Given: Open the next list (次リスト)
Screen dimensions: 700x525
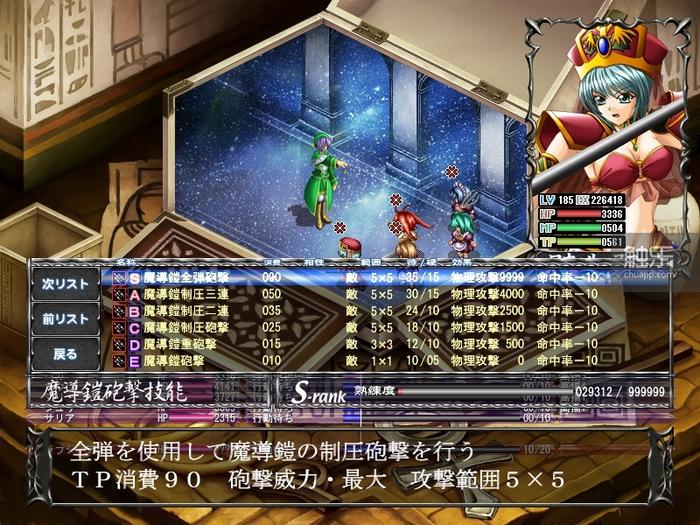Looking at the screenshot, I should pos(65,284).
